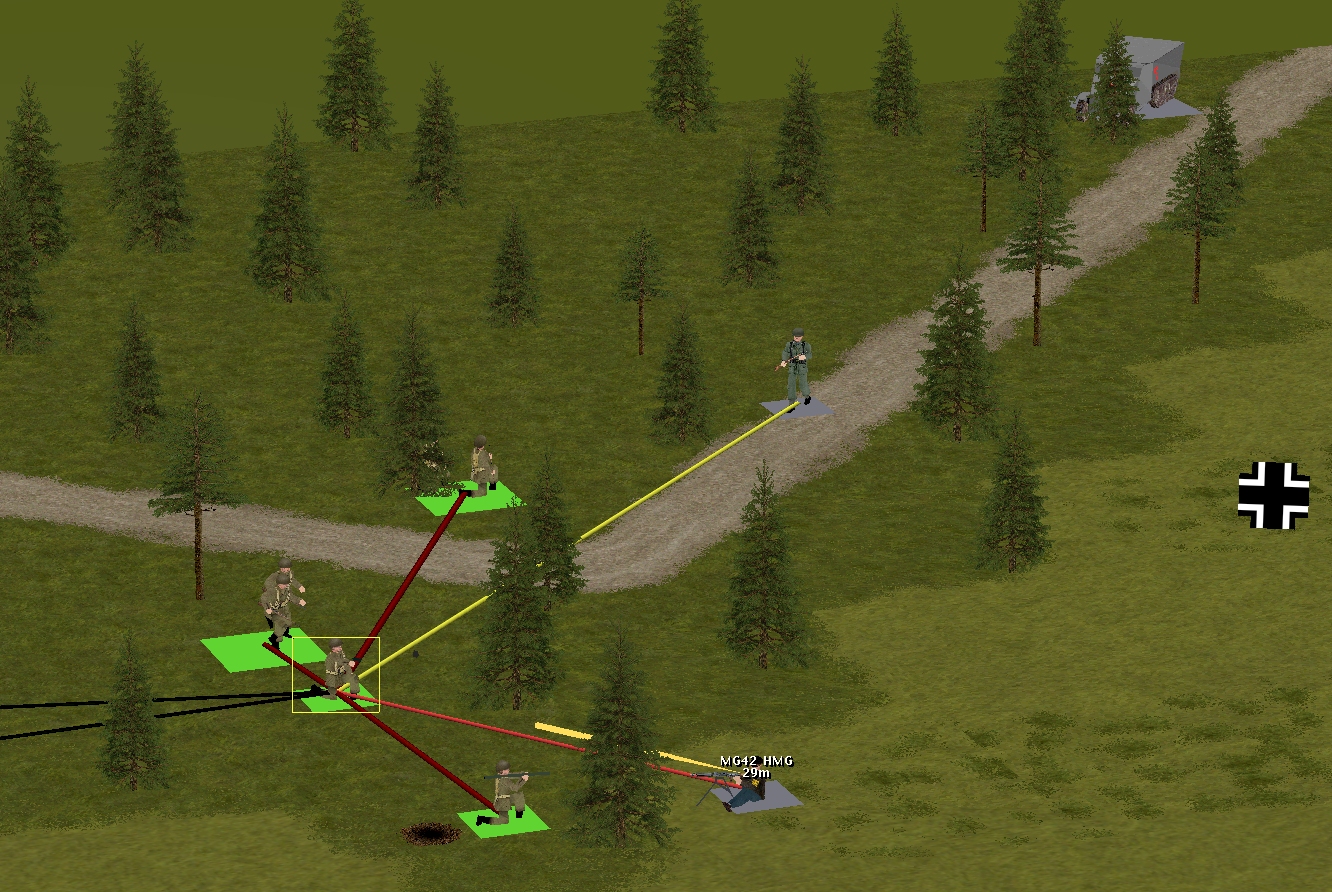Select the gray vehicle unit by the road

coord(1138,80)
